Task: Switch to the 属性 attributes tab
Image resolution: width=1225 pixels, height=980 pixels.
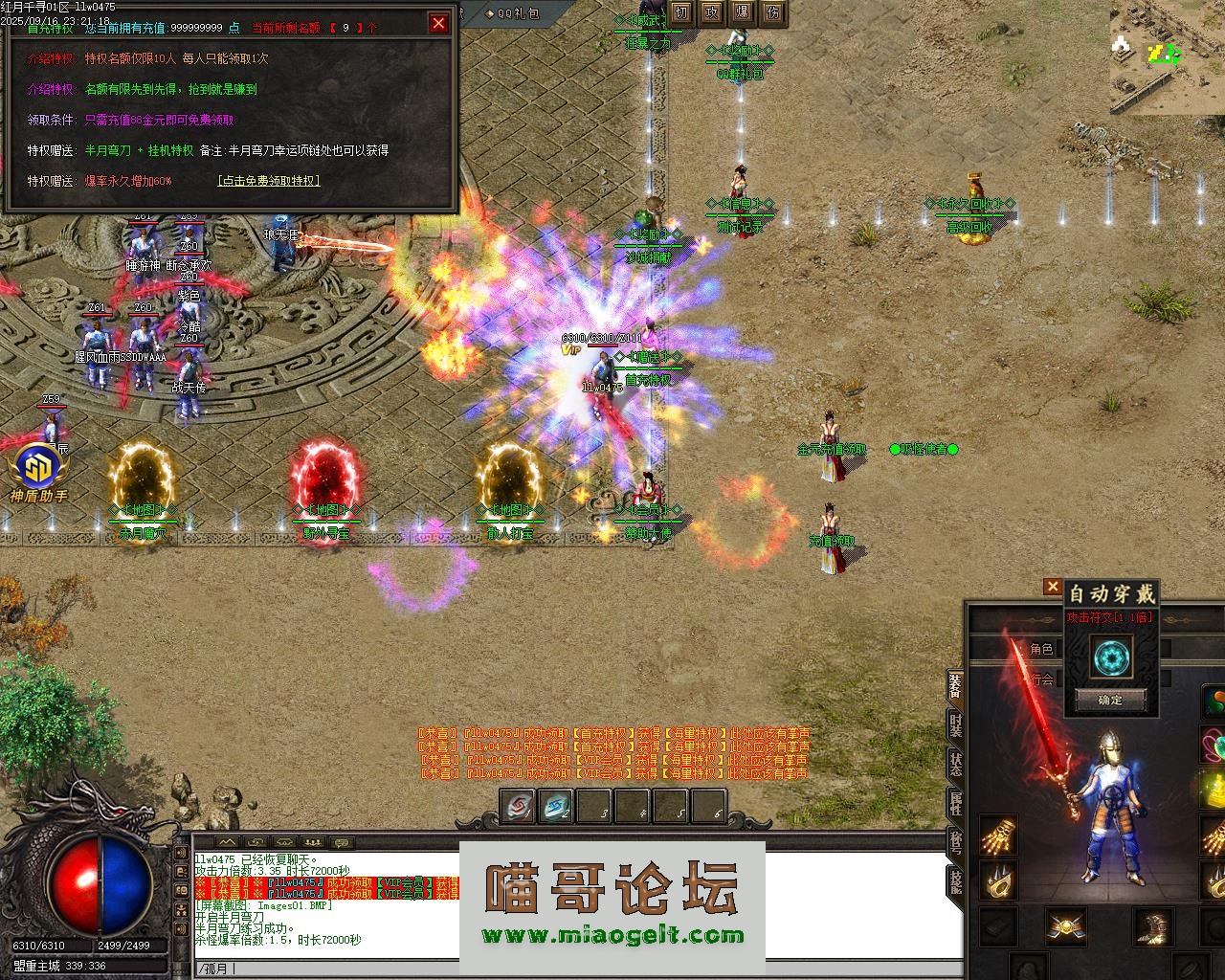Action: point(955,802)
